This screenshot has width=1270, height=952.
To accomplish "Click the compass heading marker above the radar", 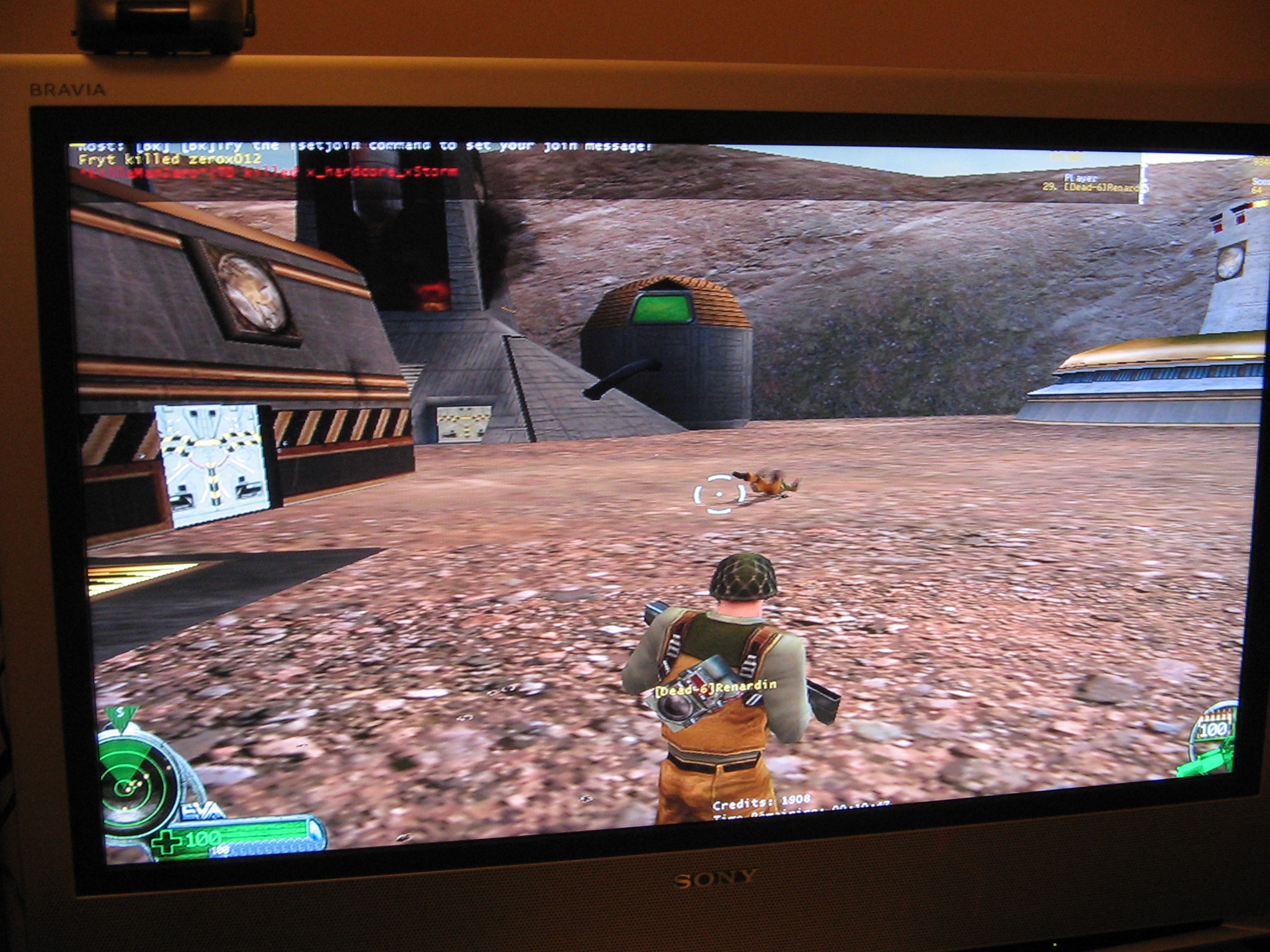I will pos(116,715).
